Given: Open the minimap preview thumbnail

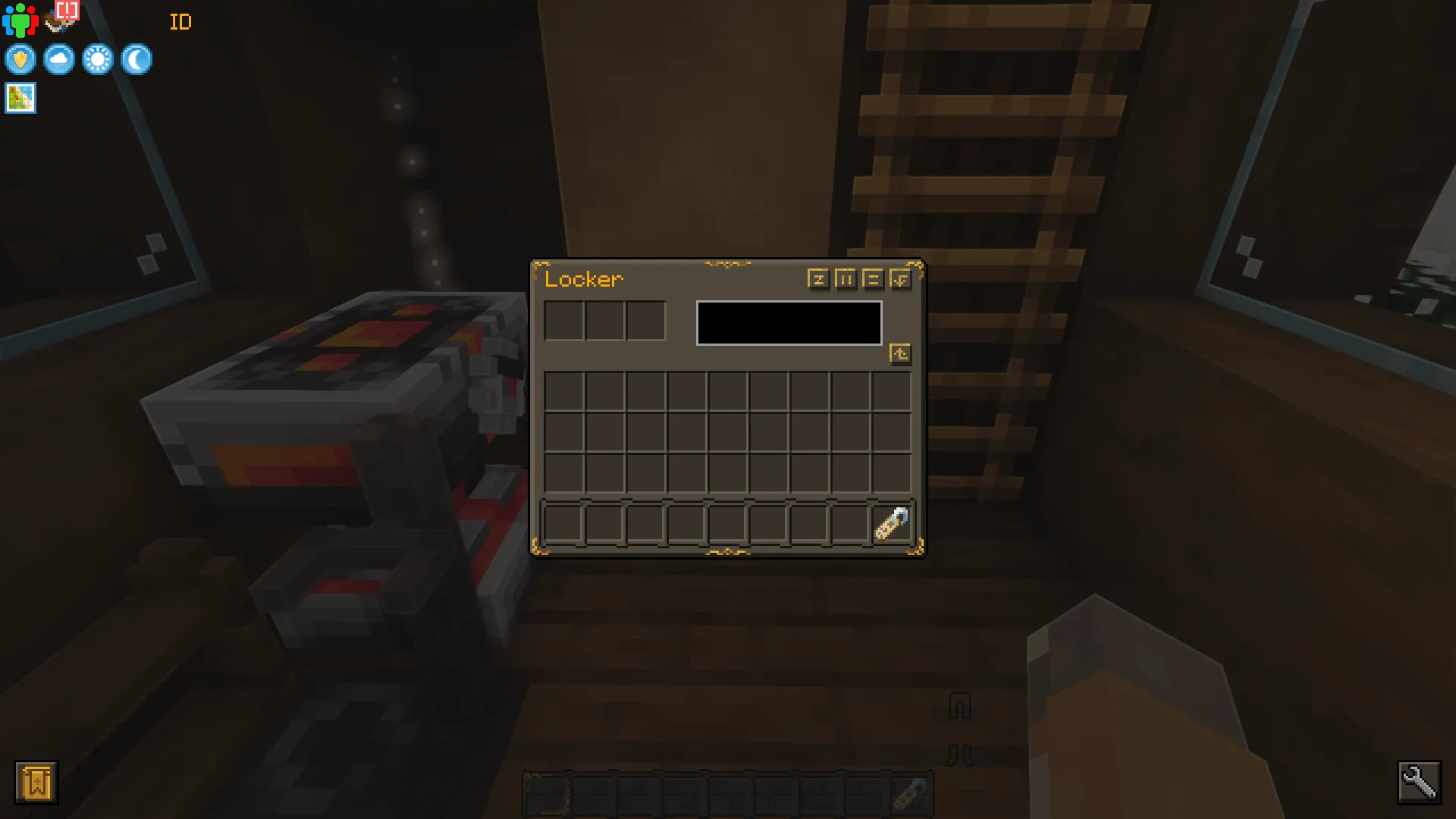Looking at the screenshot, I should (20, 98).
